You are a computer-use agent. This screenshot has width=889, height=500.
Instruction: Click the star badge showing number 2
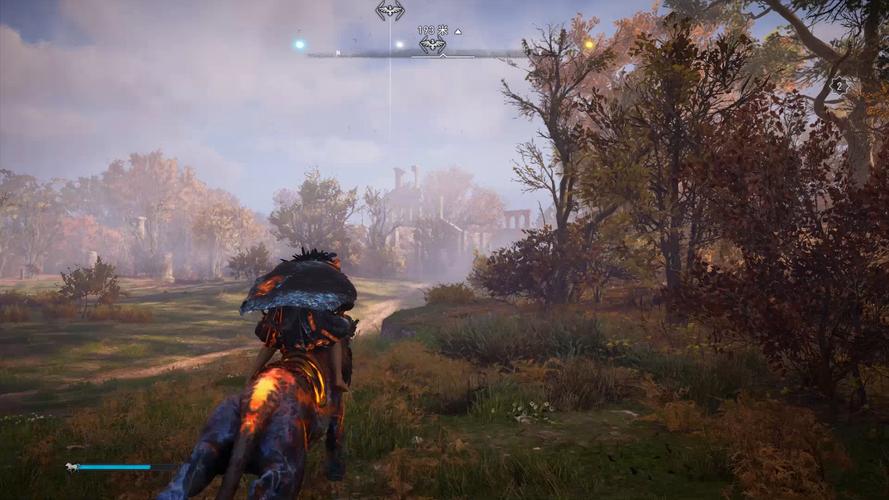(x=838, y=86)
